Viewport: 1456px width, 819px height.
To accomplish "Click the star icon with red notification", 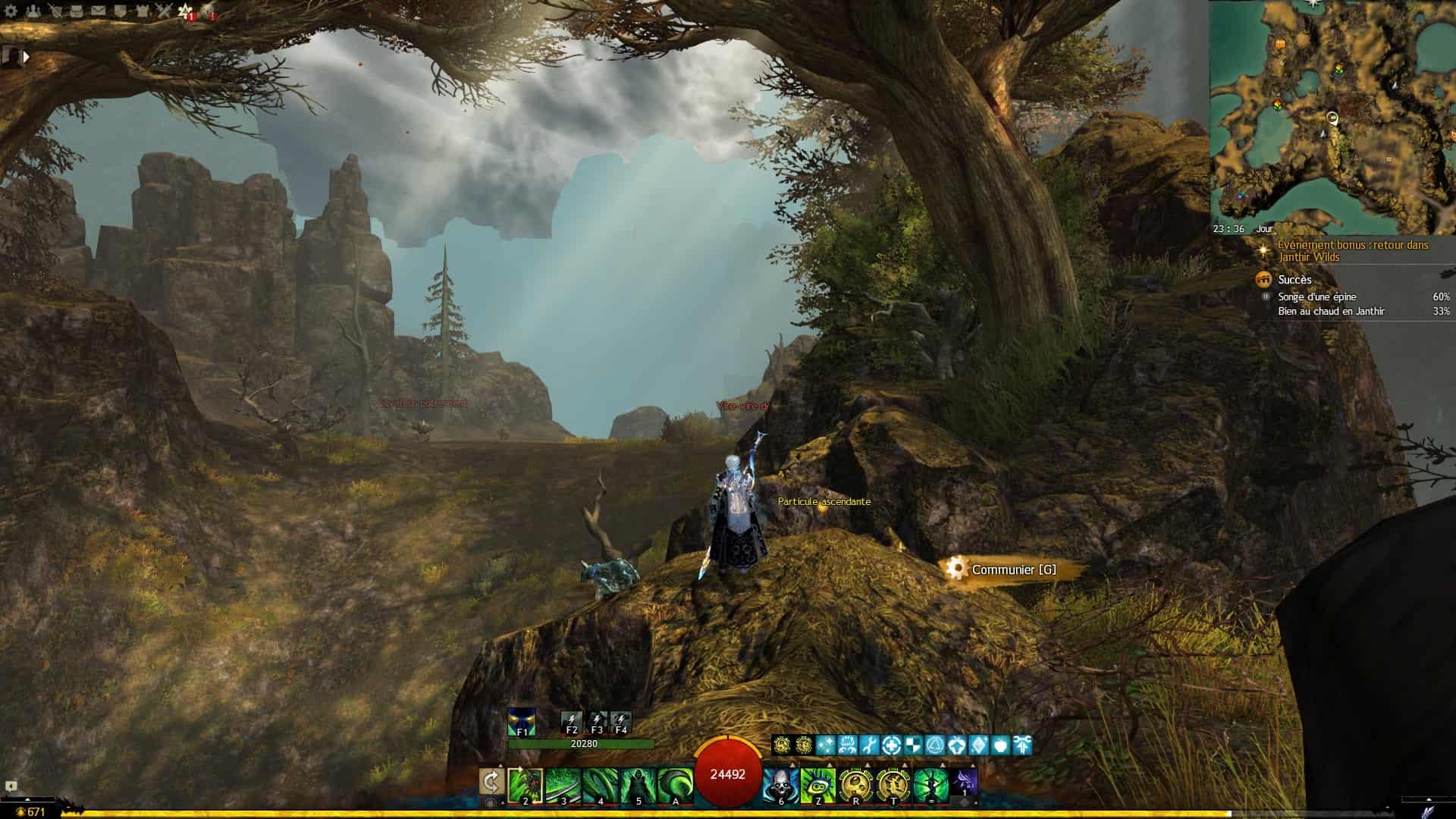I will tap(186, 11).
